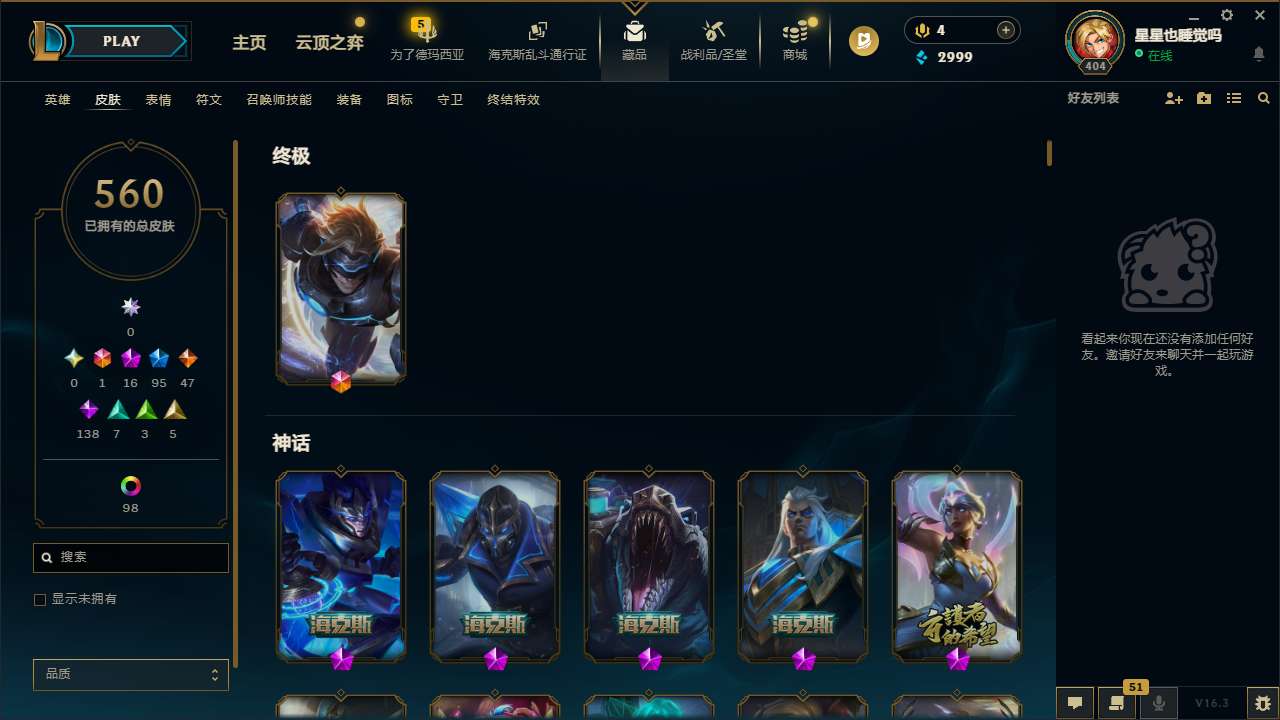Open the chat bubble icon at bottom right

click(x=1074, y=702)
